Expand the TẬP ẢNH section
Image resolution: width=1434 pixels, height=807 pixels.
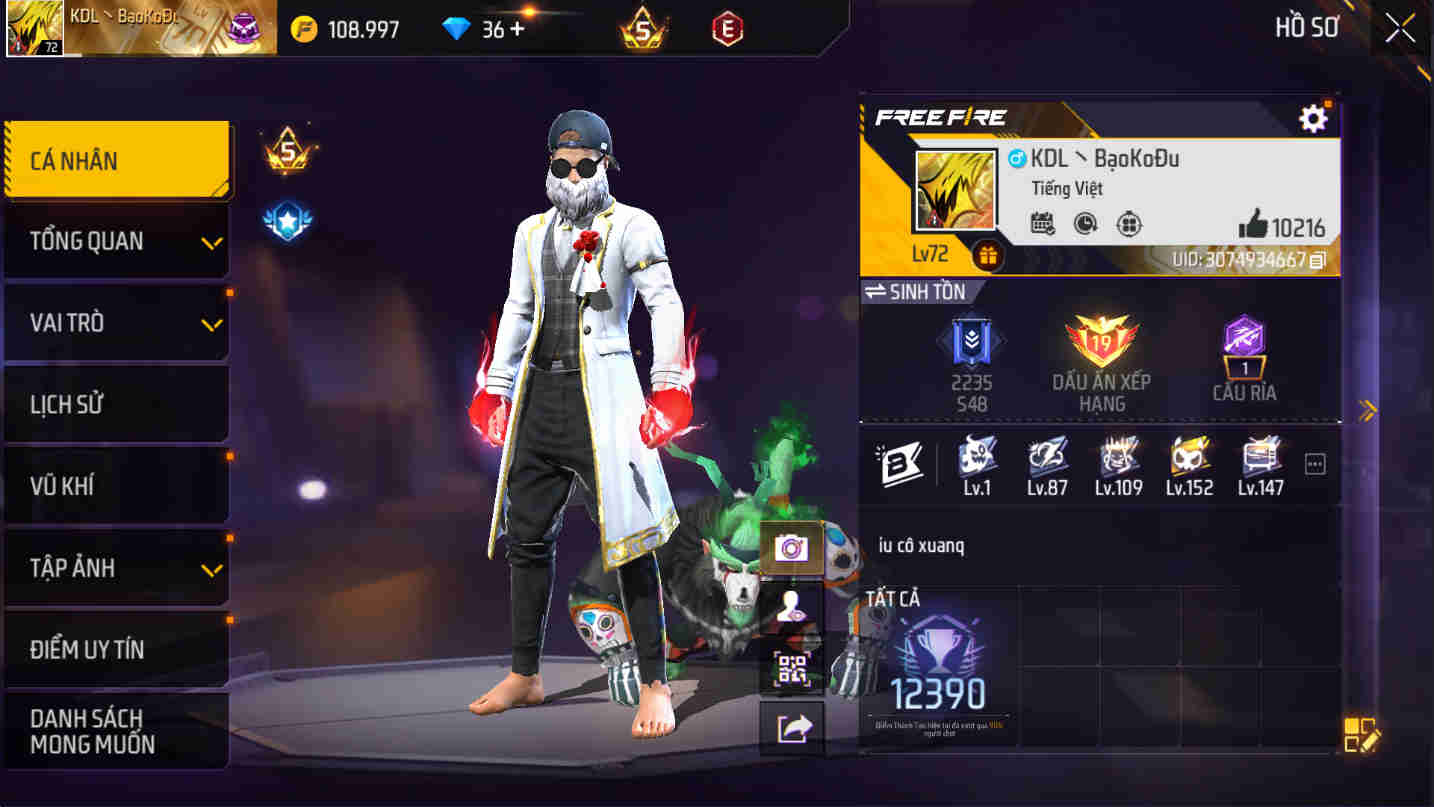(x=116, y=567)
